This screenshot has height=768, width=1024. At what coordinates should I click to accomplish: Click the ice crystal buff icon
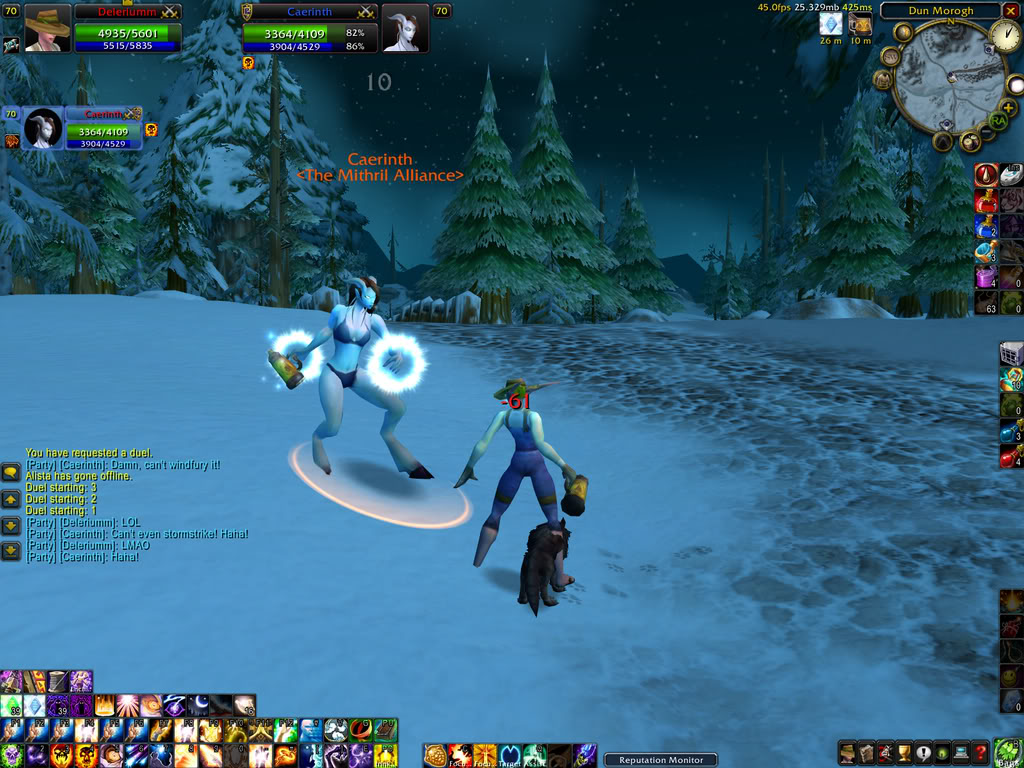pyautogui.click(x=830, y=24)
